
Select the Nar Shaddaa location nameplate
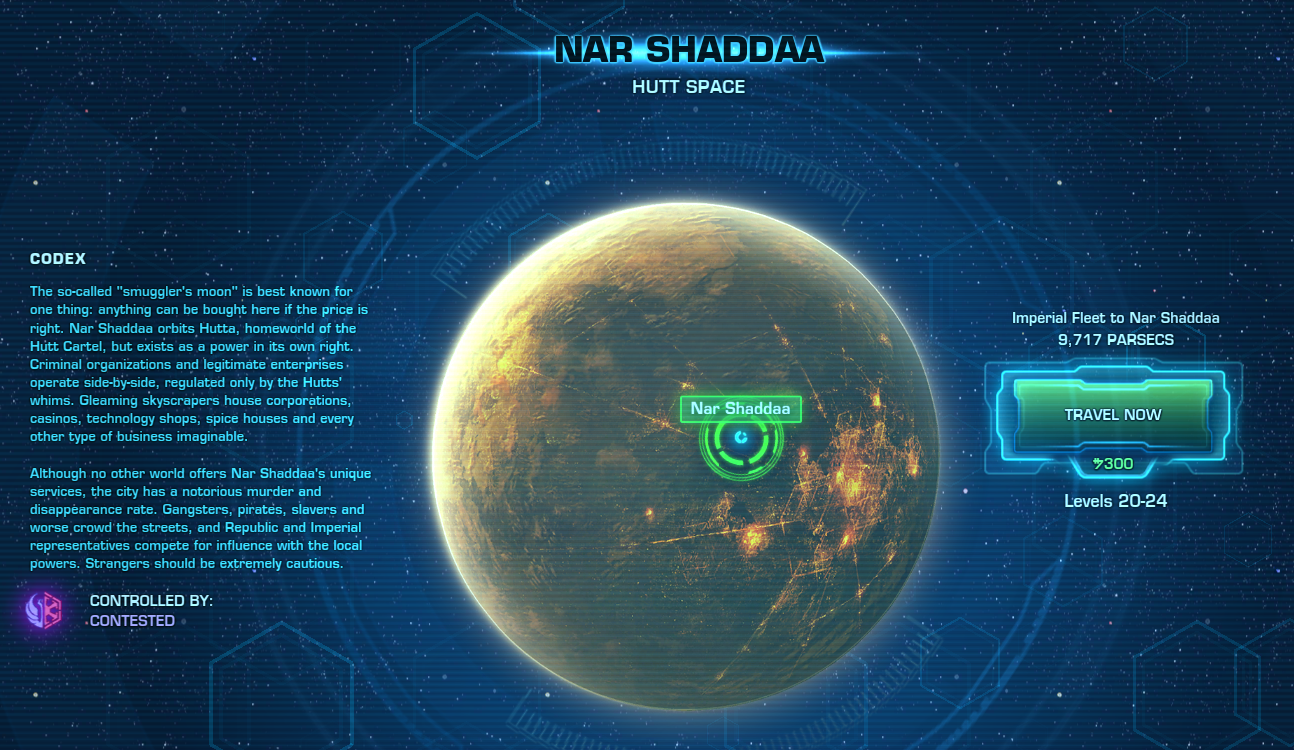740,408
